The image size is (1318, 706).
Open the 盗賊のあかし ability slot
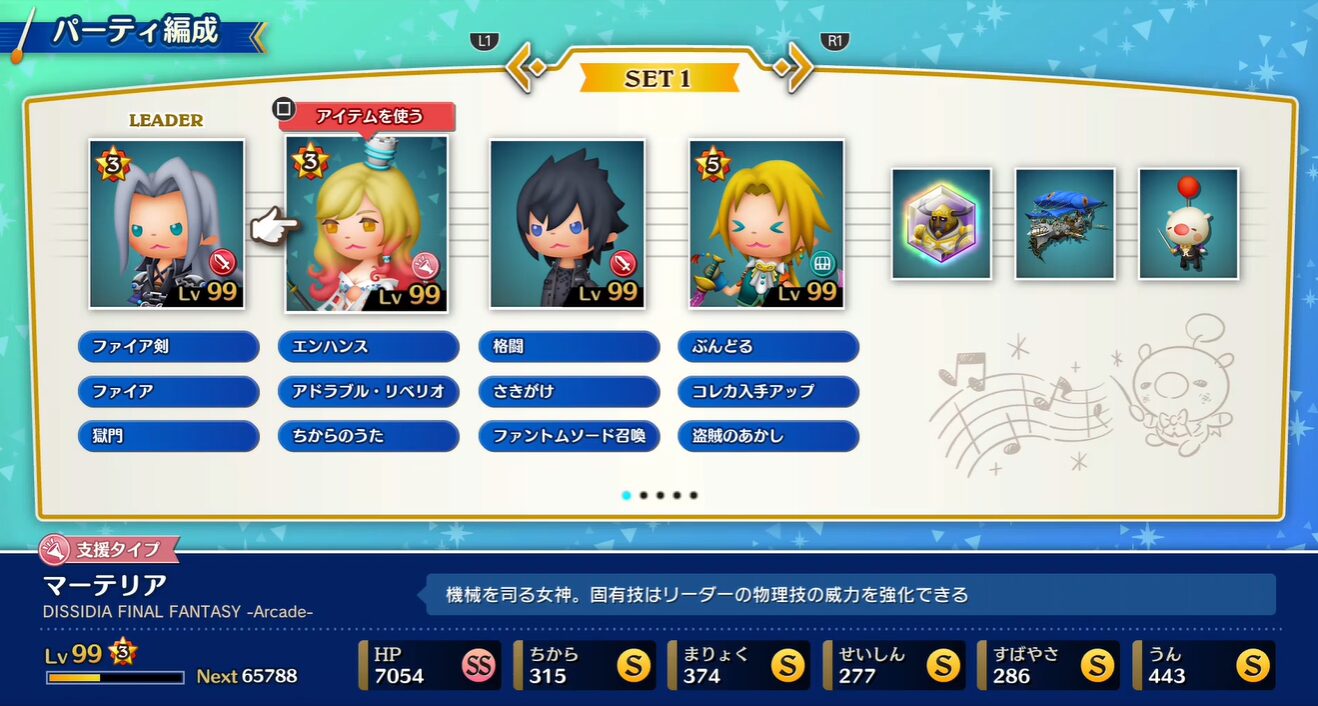click(768, 436)
